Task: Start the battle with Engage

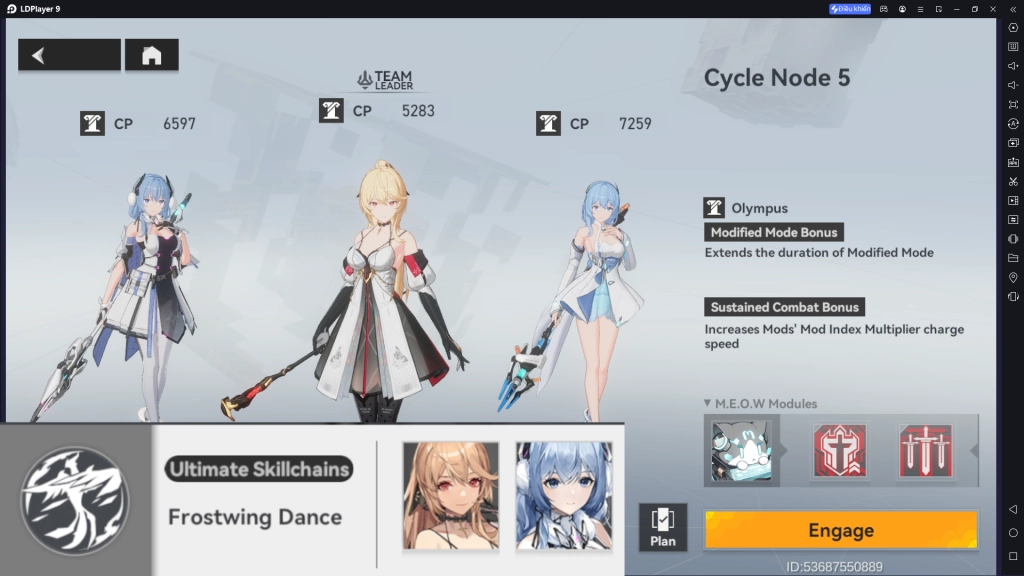Action: point(840,530)
